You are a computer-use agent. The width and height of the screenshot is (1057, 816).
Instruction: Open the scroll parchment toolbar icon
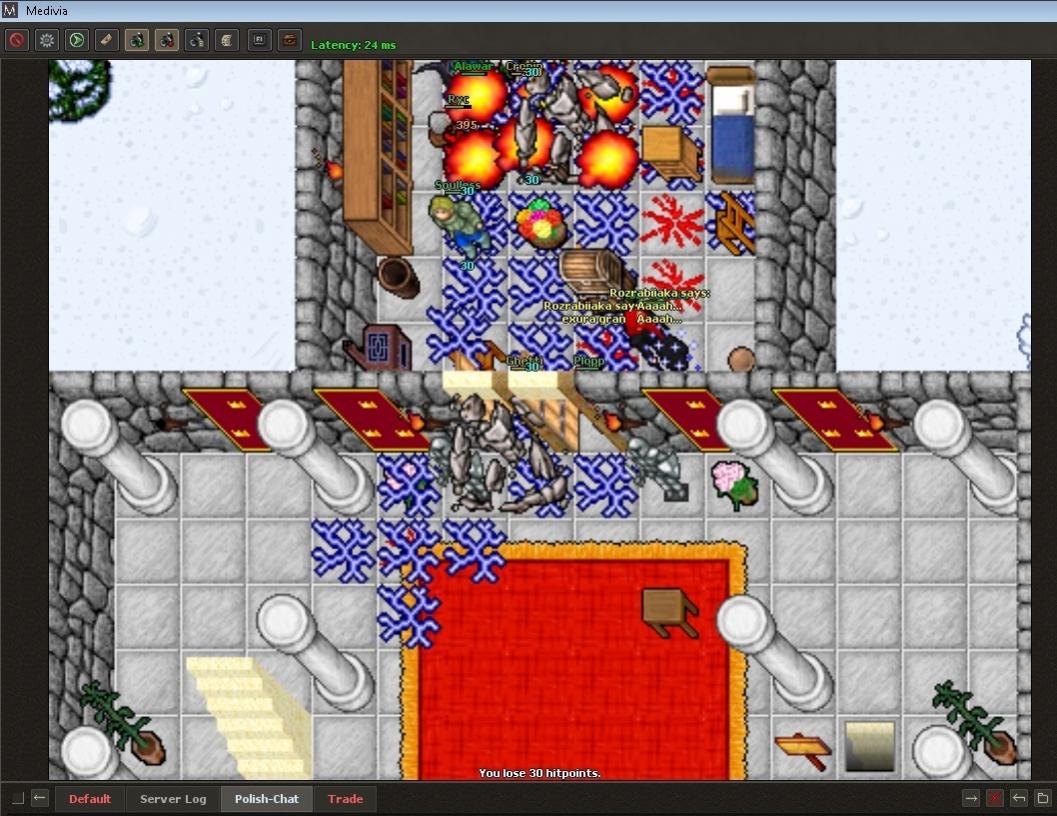(227, 40)
